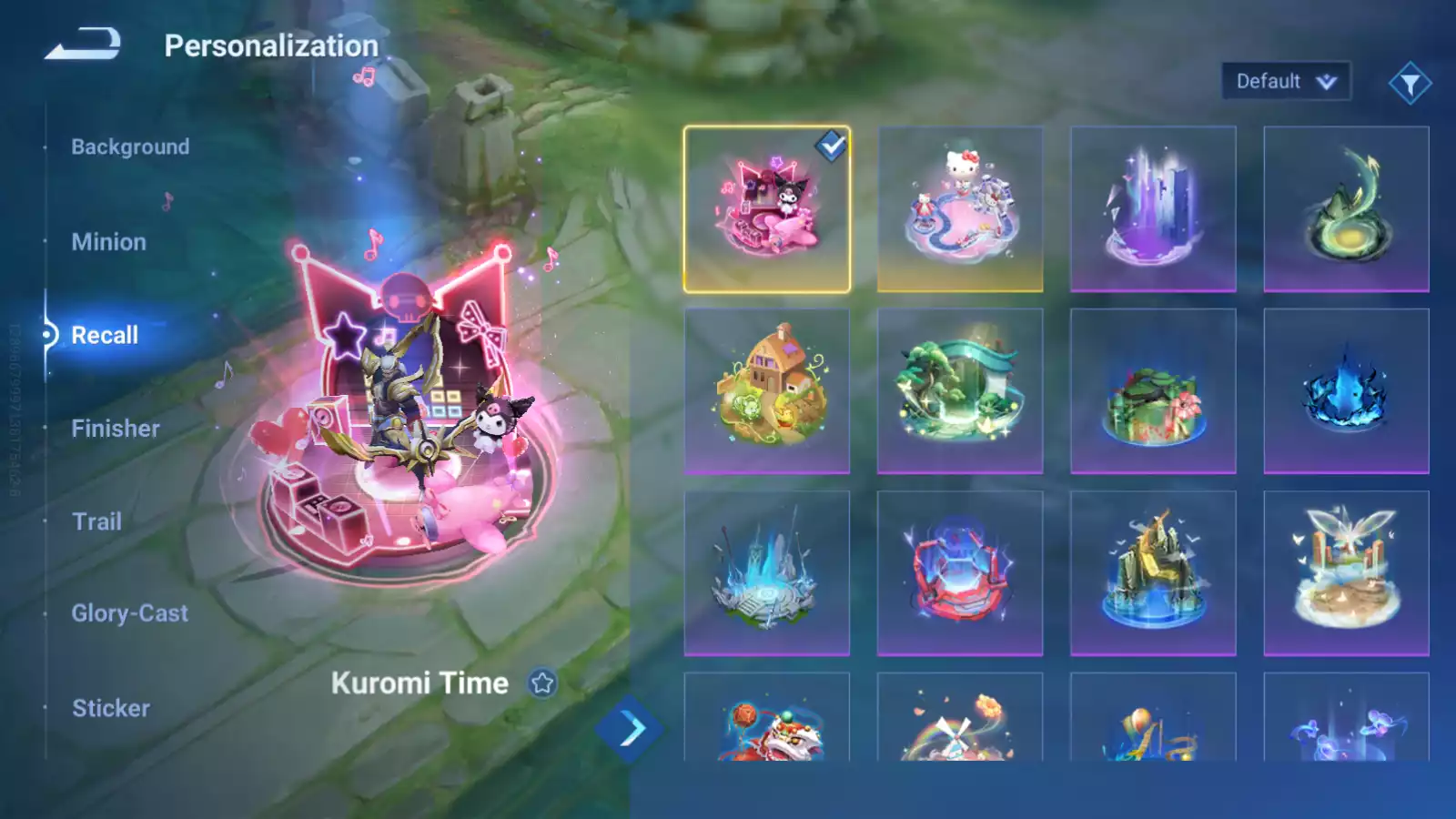Pick the green swirl recall effect
Screen dimensions: 1456x819
coord(1346,209)
